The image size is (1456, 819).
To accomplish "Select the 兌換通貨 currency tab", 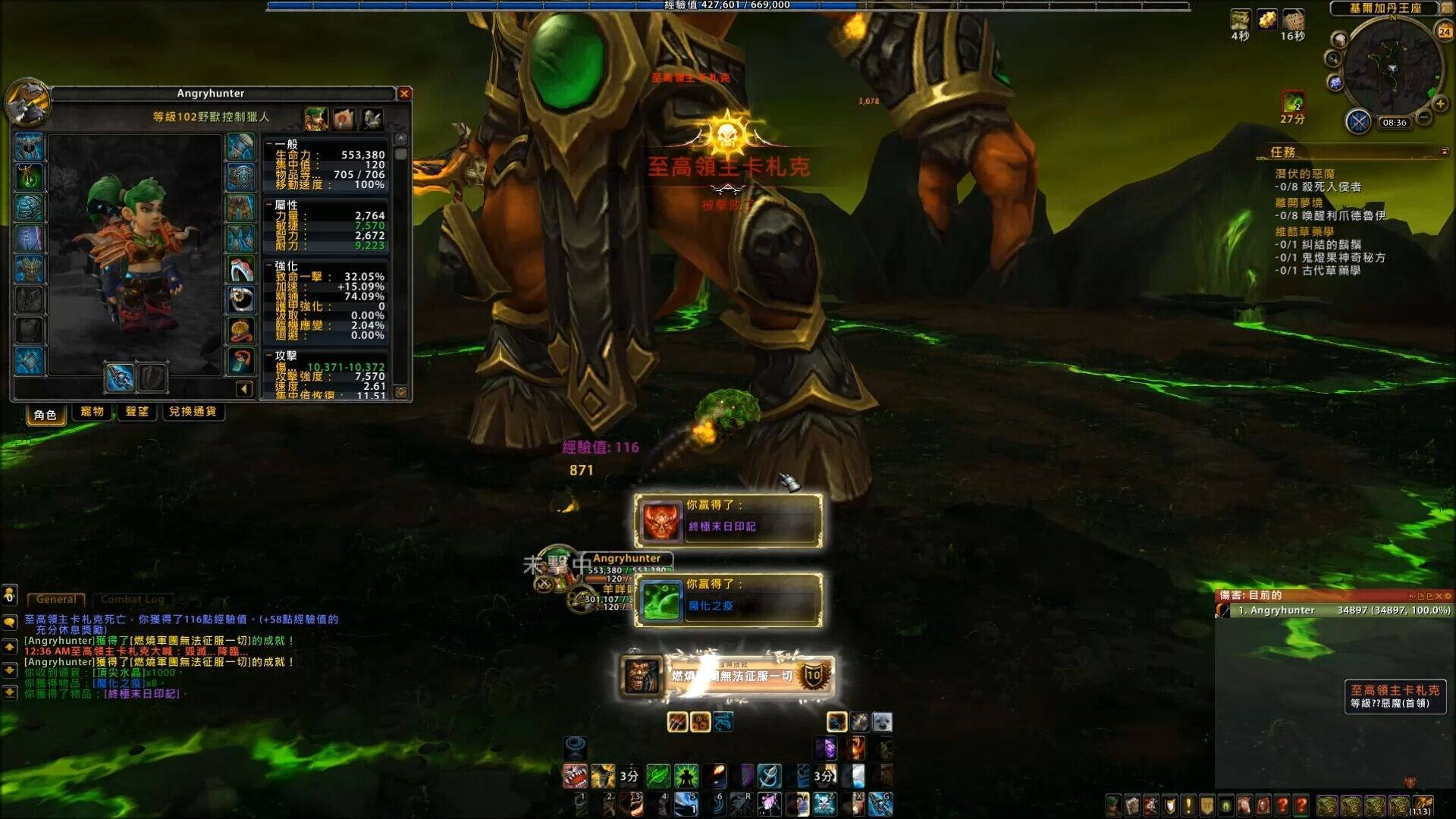I will (x=193, y=412).
